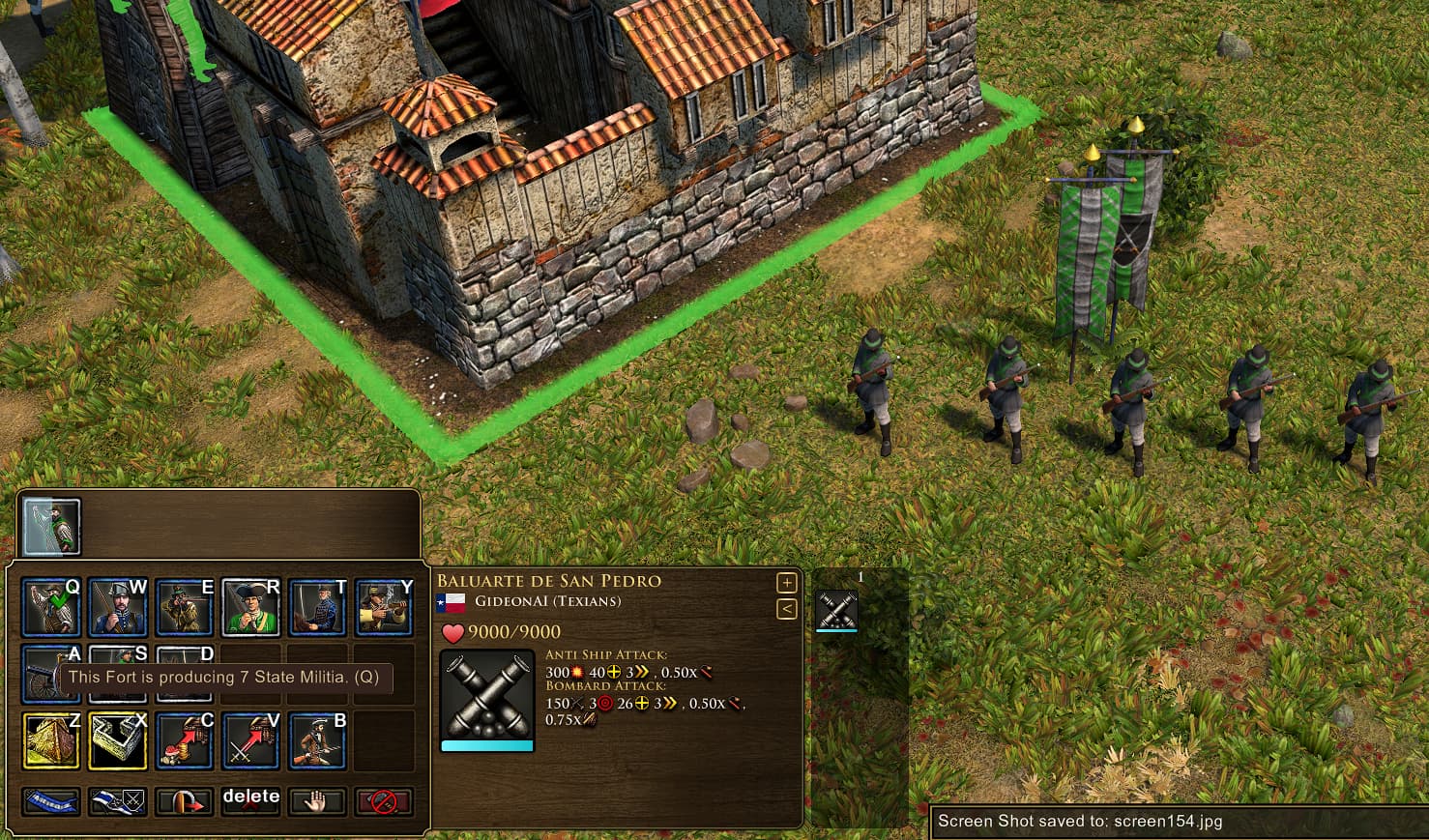Click the red prohibition sign button
The height and width of the screenshot is (840, 1429).
point(384,801)
